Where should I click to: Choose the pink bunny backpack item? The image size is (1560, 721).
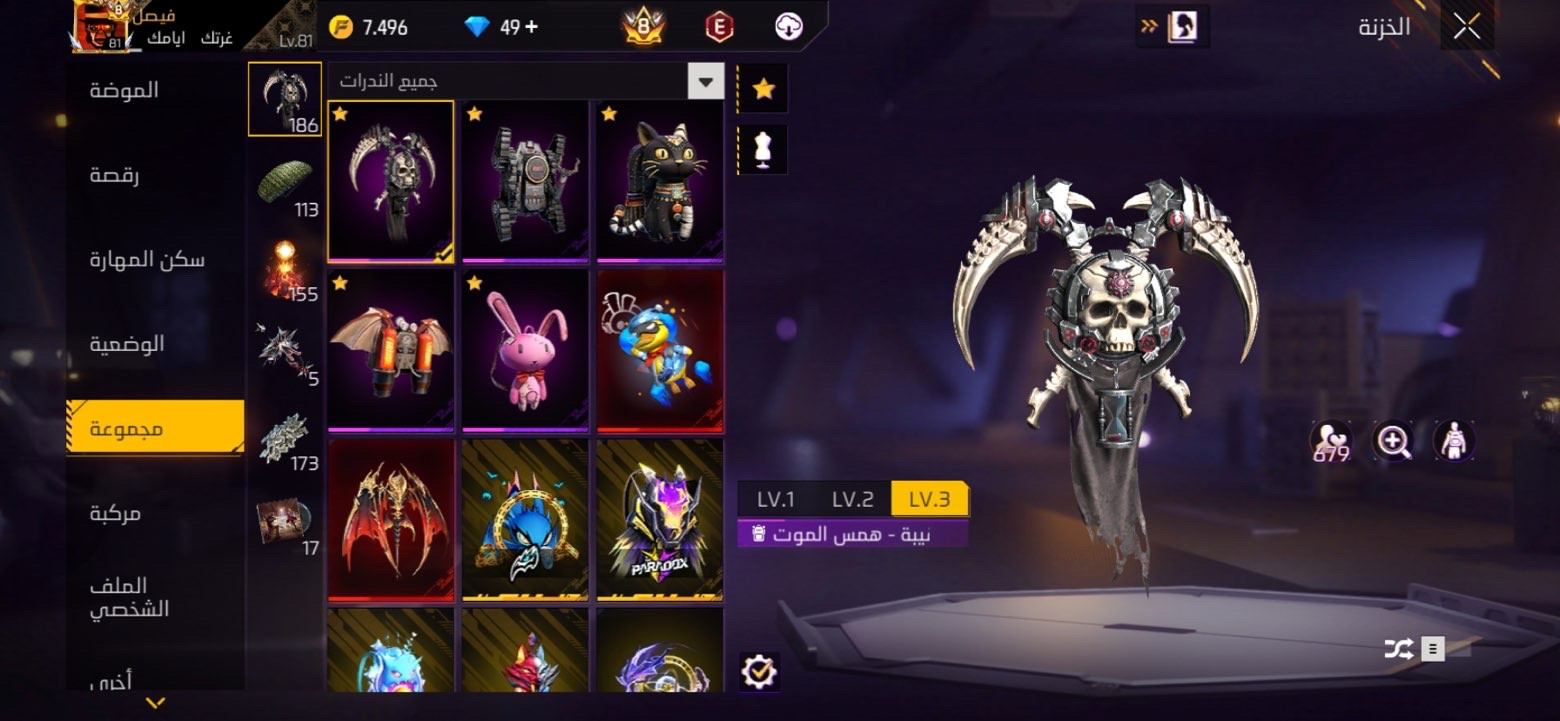tap(525, 350)
